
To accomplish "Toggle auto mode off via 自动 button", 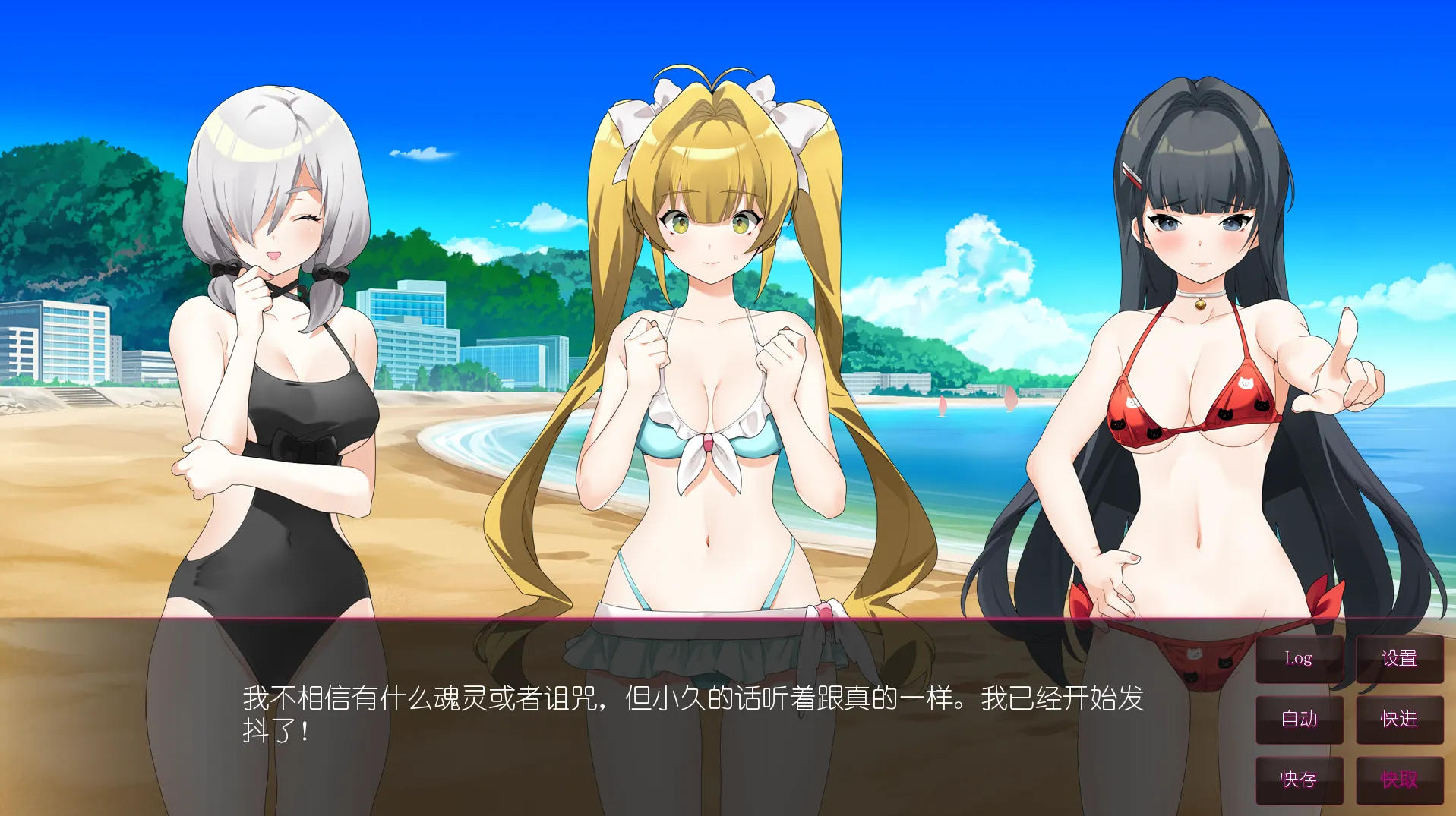I will click(1299, 720).
